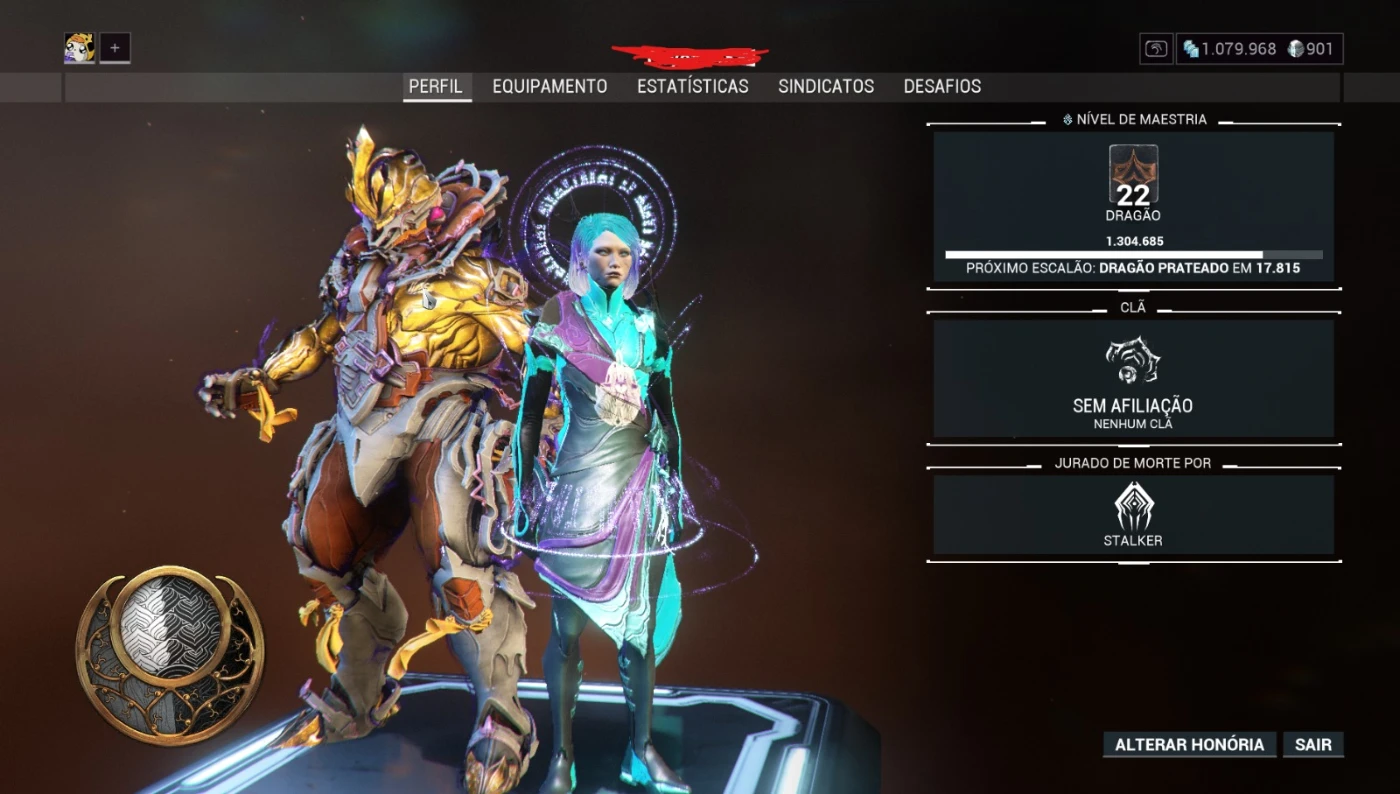This screenshot has width=1400, height=794.
Task: Select the round honoria emblem
Action: [170, 654]
